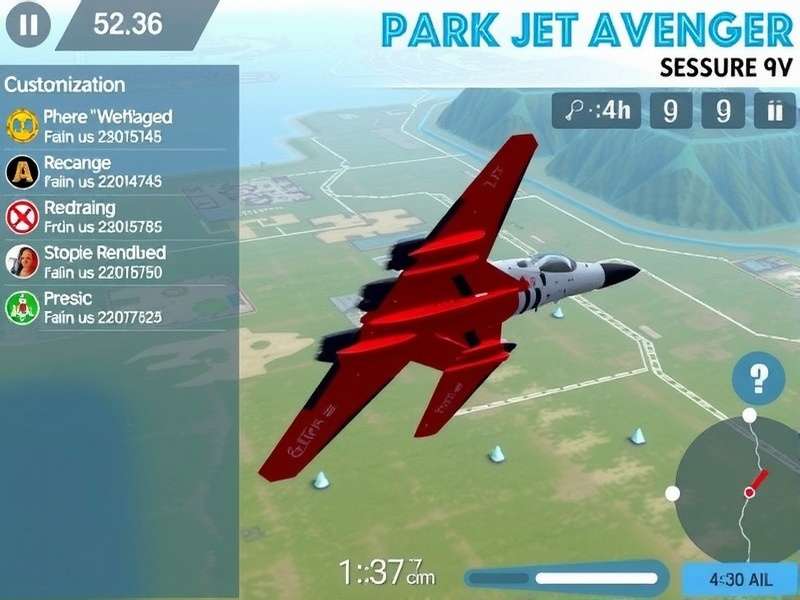The width and height of the screenshot is (800, 600).
Task: Click the key icon :4h button
Action: coord(597,111)
